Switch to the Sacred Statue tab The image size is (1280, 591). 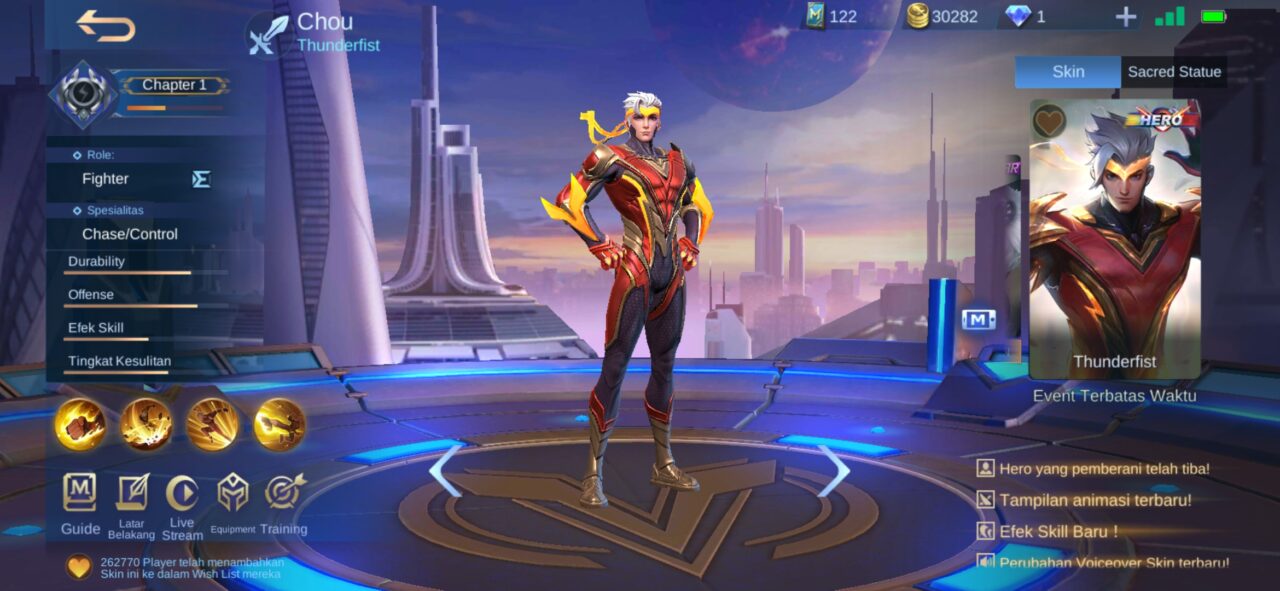pos(1174,72)
